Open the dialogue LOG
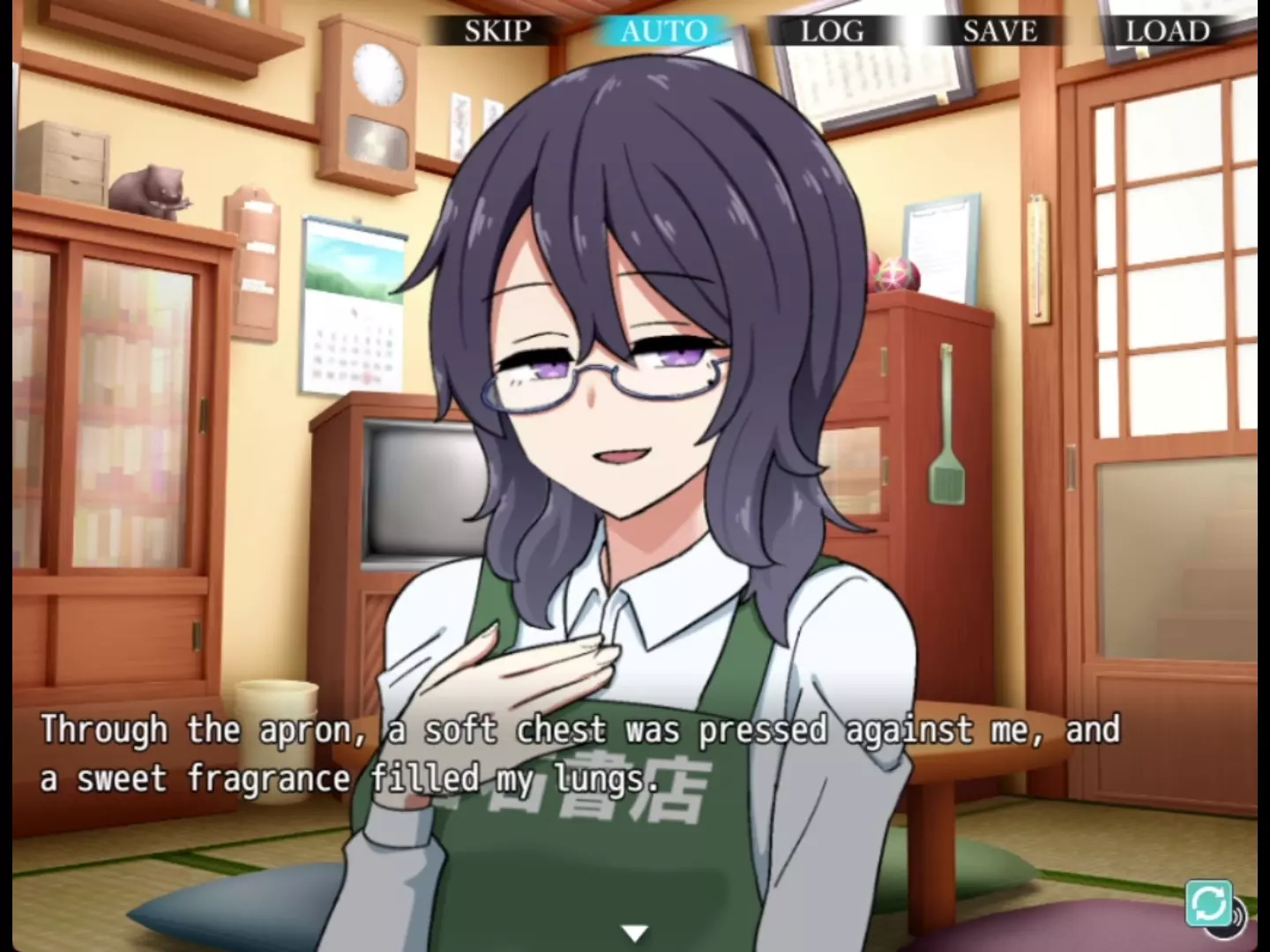The width and height of the screenshot is (1270, 952). (x=832, y=31)
